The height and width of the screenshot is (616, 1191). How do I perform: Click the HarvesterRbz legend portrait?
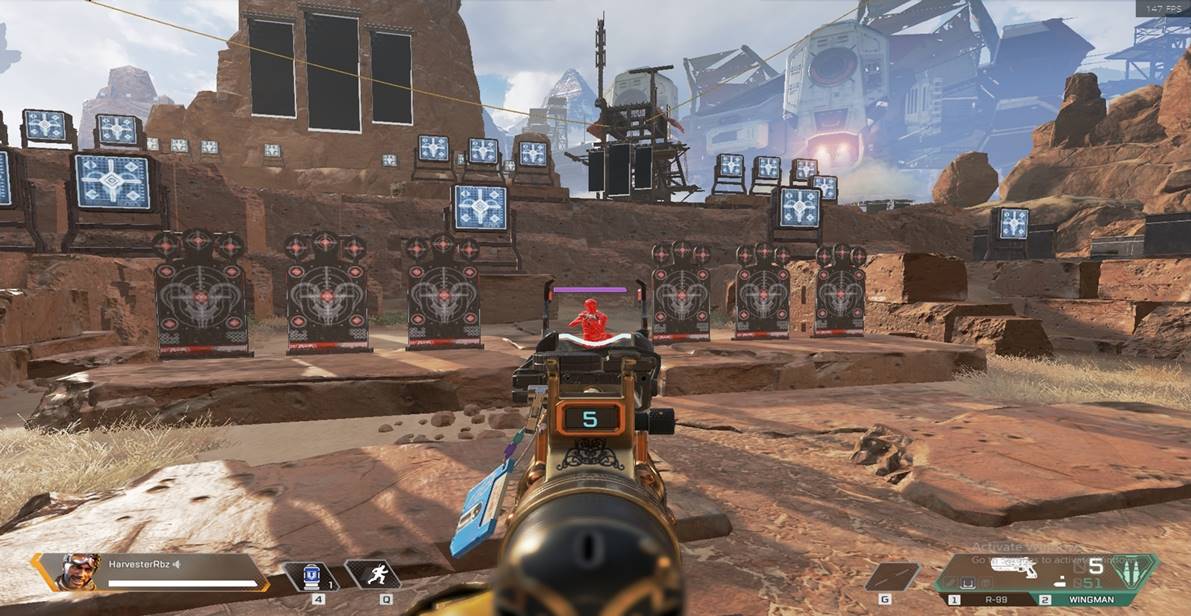[x=80, y=572]
